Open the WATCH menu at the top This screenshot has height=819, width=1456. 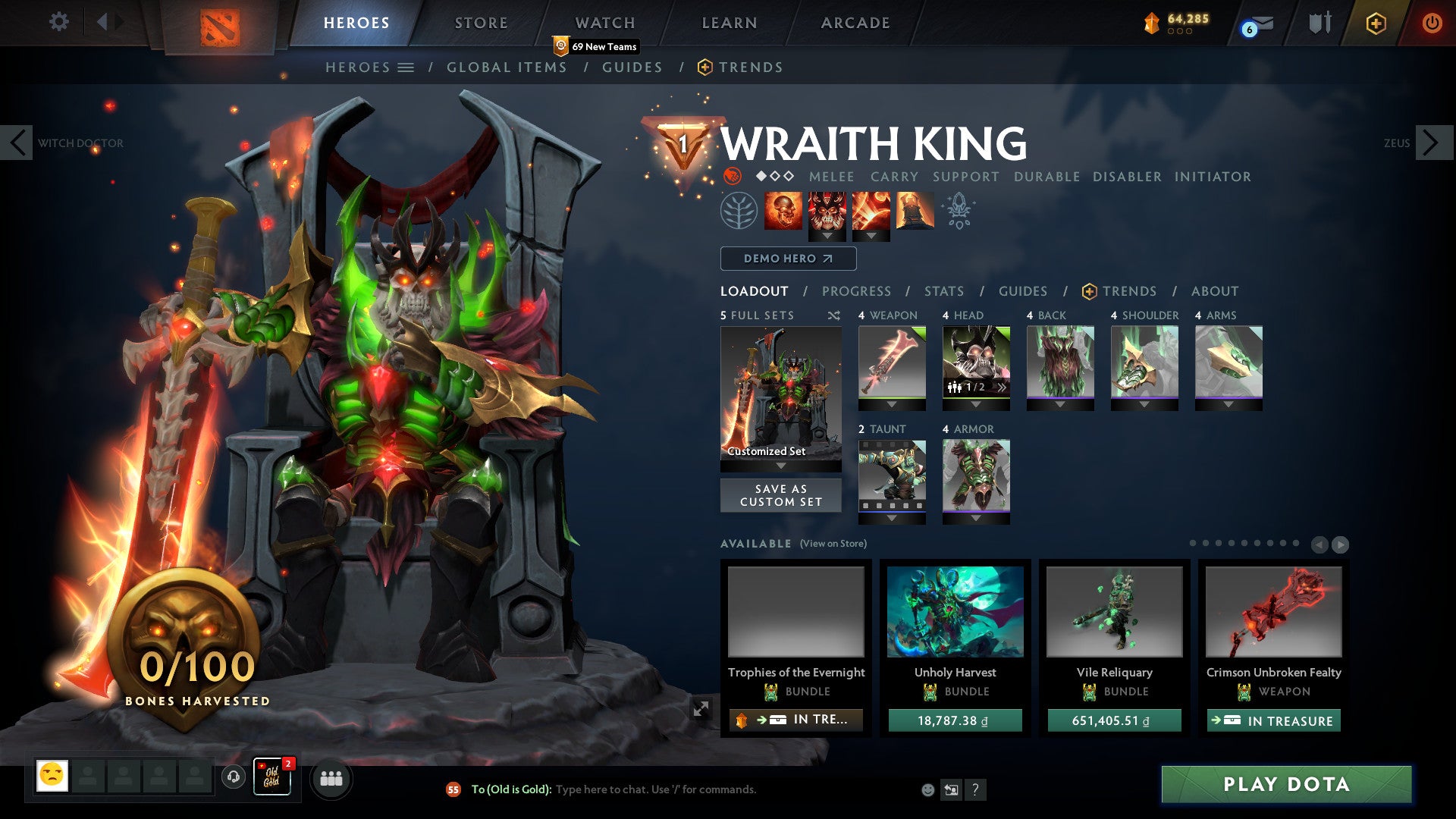[x=605, y=23]
